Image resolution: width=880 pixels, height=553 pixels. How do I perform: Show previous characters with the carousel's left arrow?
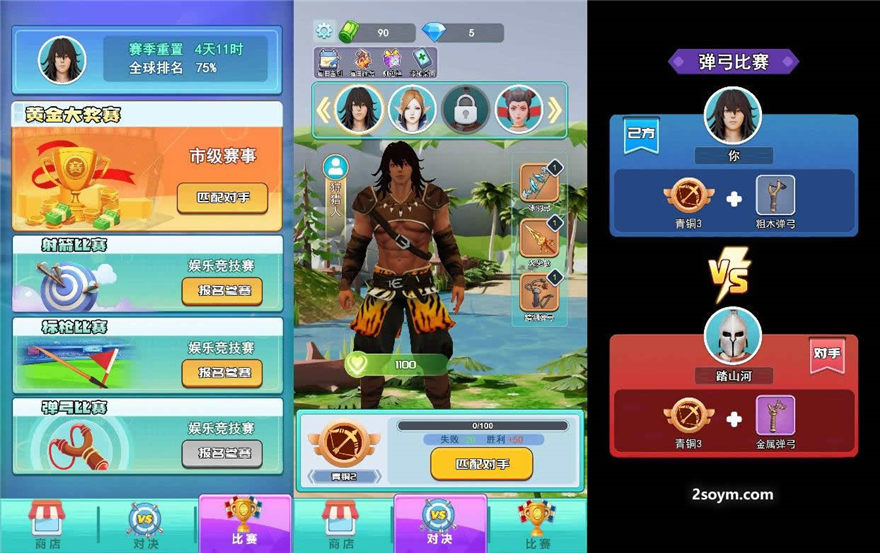tap(324, 109)
